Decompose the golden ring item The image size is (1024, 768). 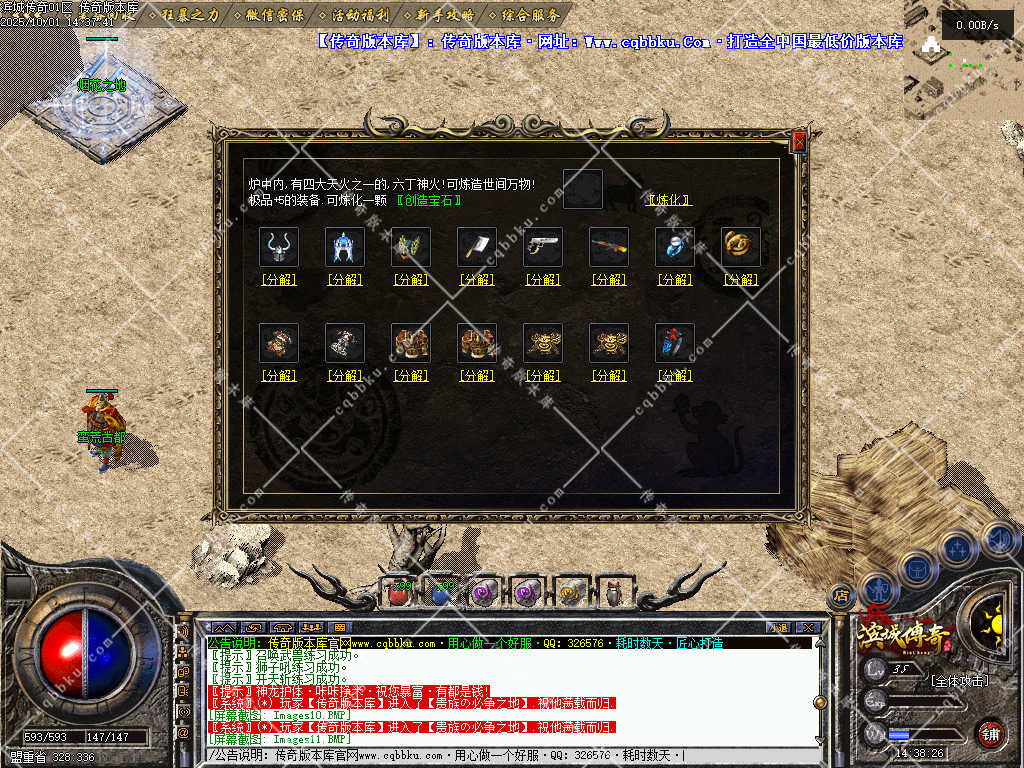point(741,280)
